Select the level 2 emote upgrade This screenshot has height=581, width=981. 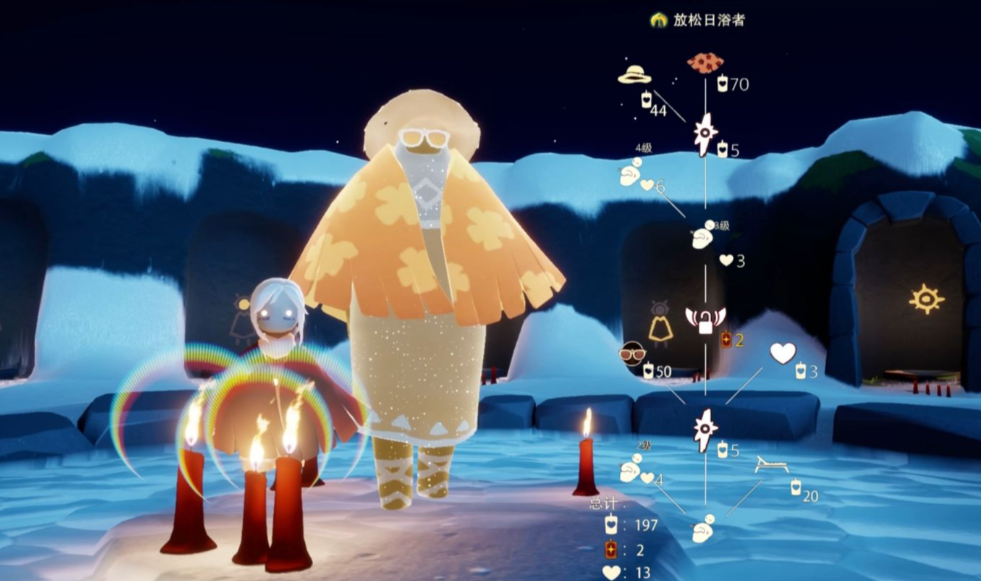[630, 469]
